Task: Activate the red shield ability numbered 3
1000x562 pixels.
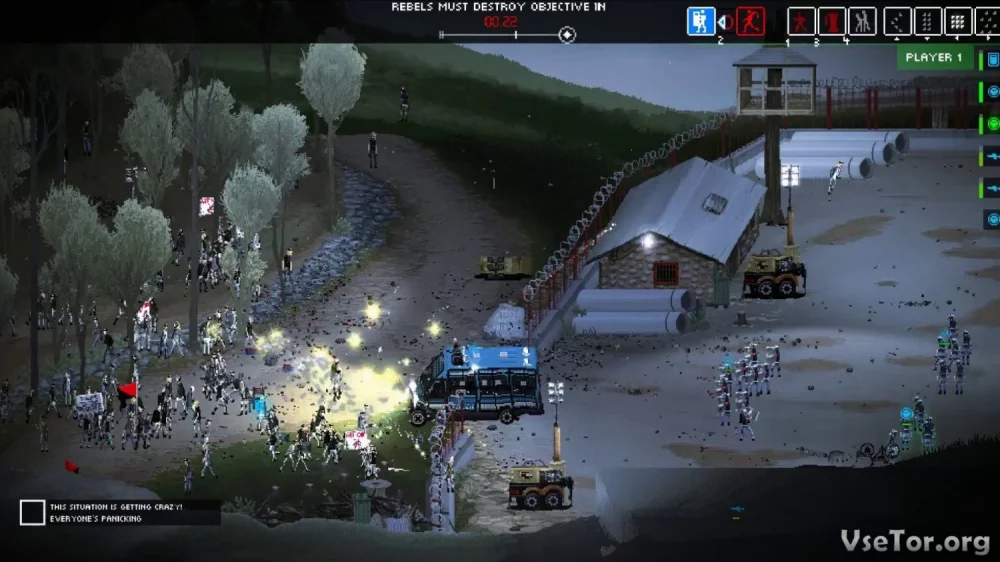Action: click(x=831, y=21)
